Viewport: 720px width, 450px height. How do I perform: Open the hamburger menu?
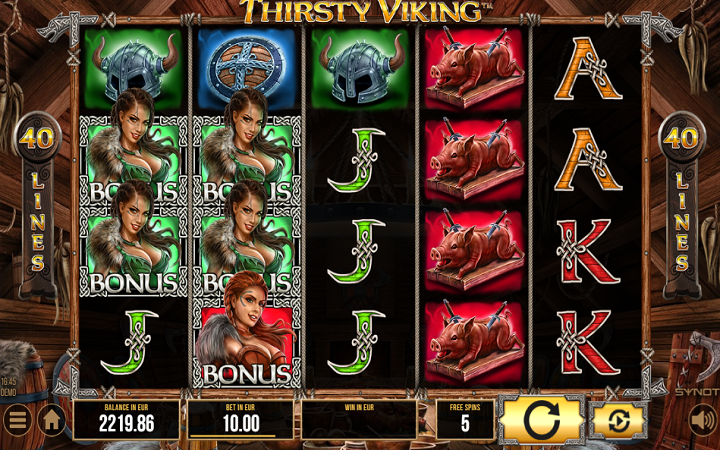click(18, 421)
